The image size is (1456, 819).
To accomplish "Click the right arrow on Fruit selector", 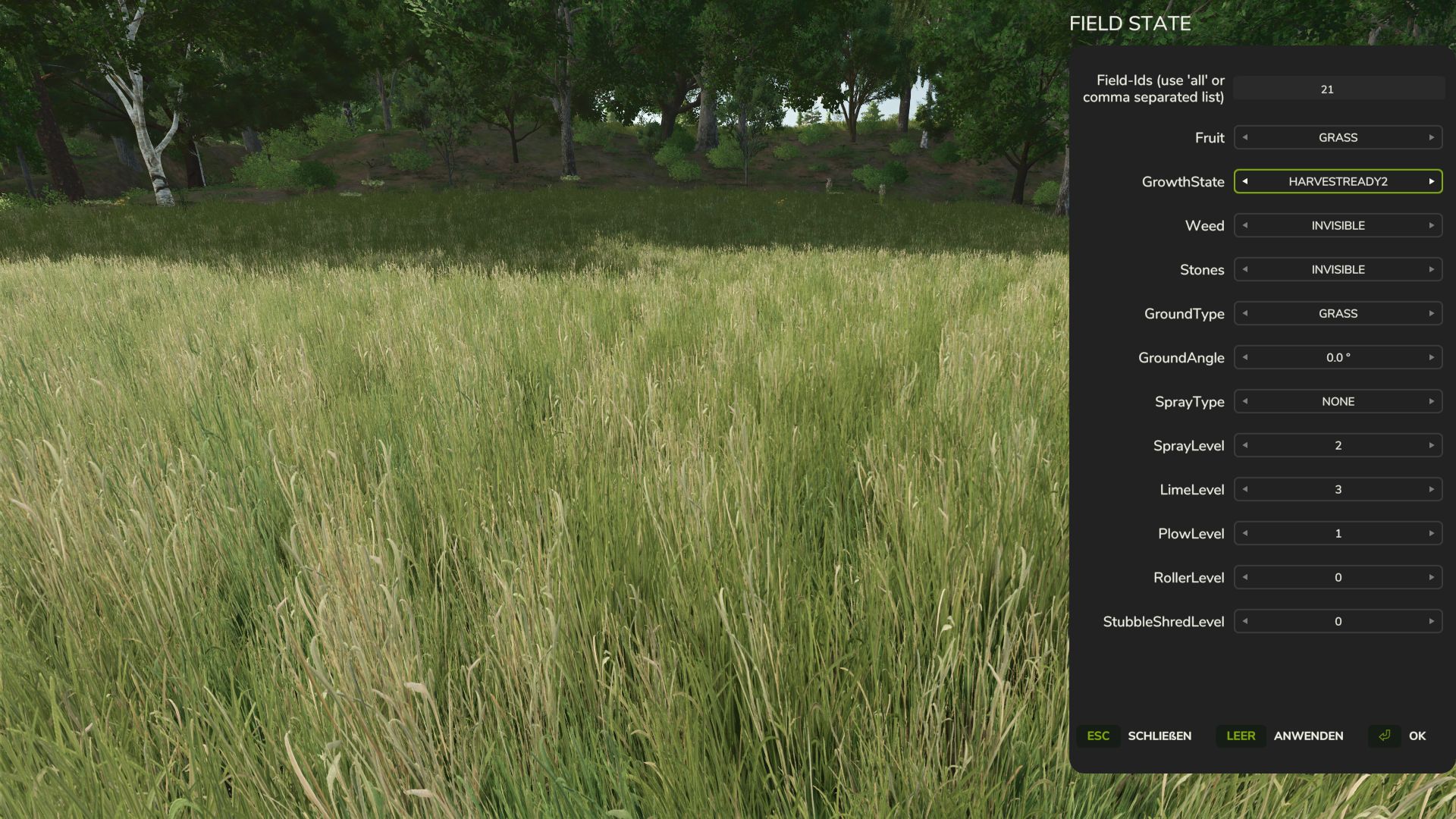I will coord(1432,137).
